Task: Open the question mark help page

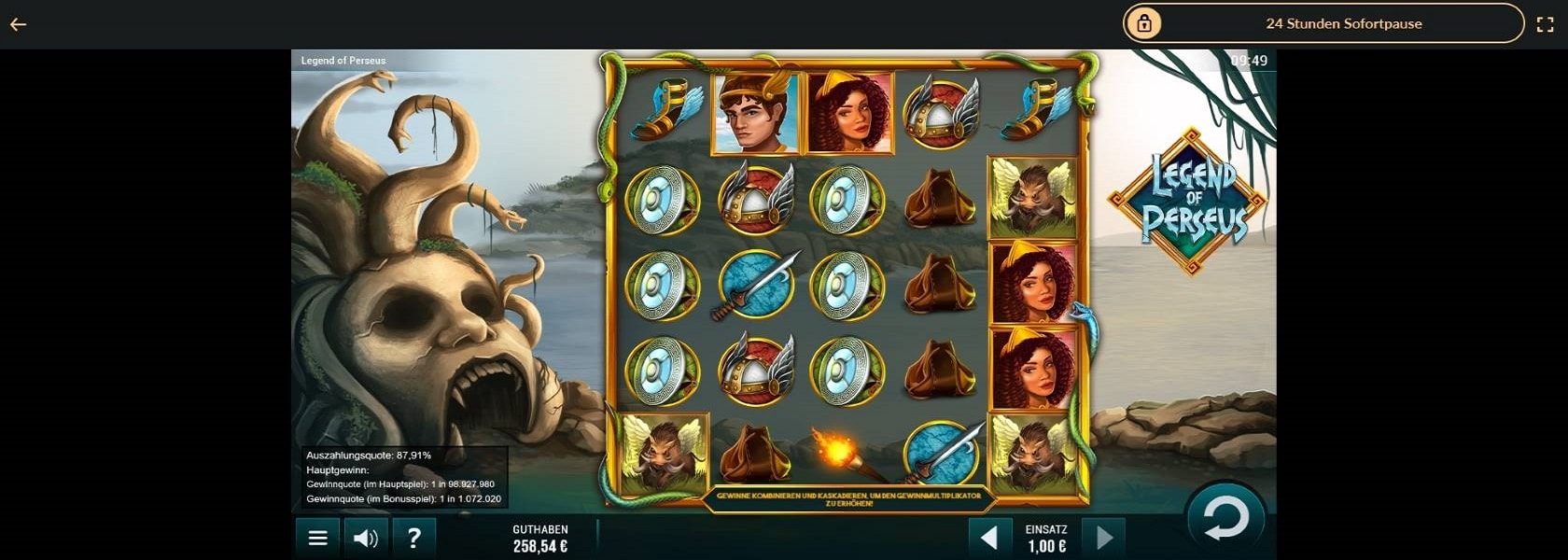Action: coord(413,538)
